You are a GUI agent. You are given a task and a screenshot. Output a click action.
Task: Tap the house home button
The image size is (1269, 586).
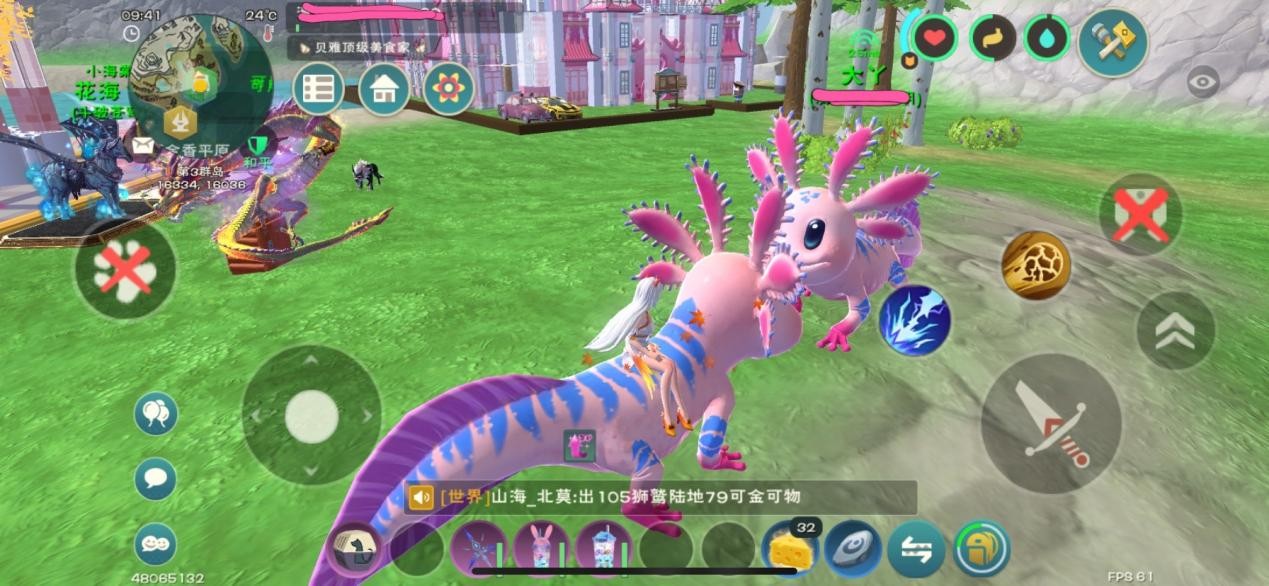[383, 88]
